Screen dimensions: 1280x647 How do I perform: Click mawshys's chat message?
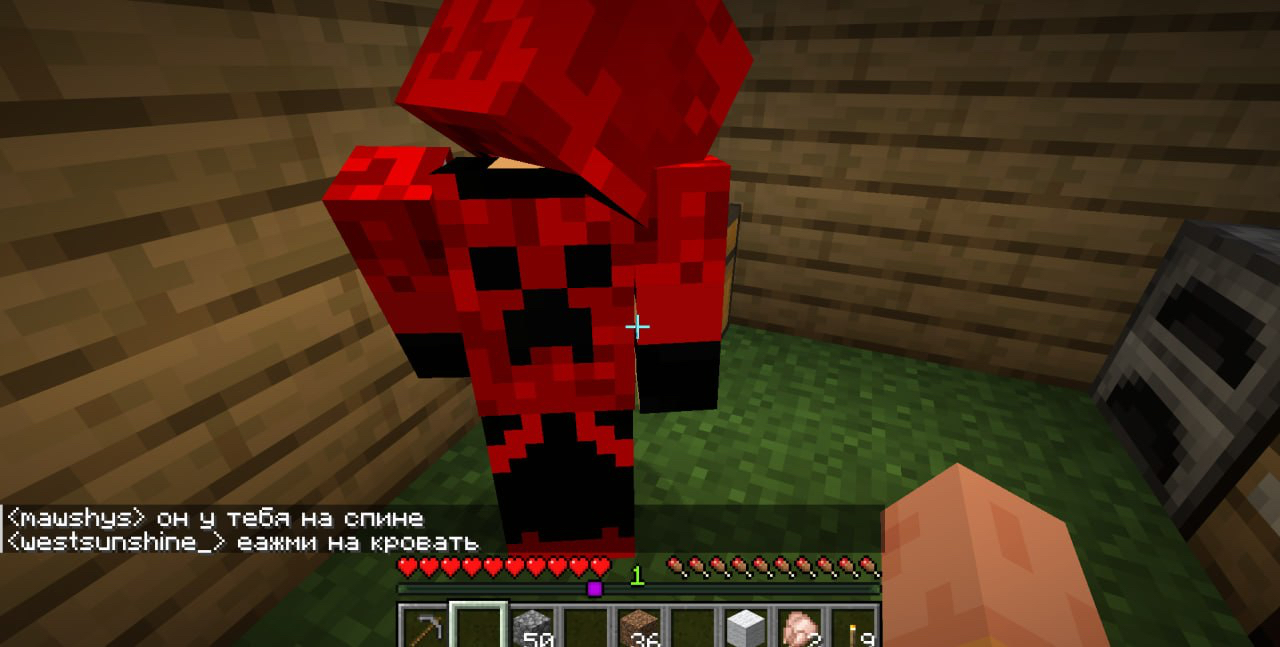point(215,518)
